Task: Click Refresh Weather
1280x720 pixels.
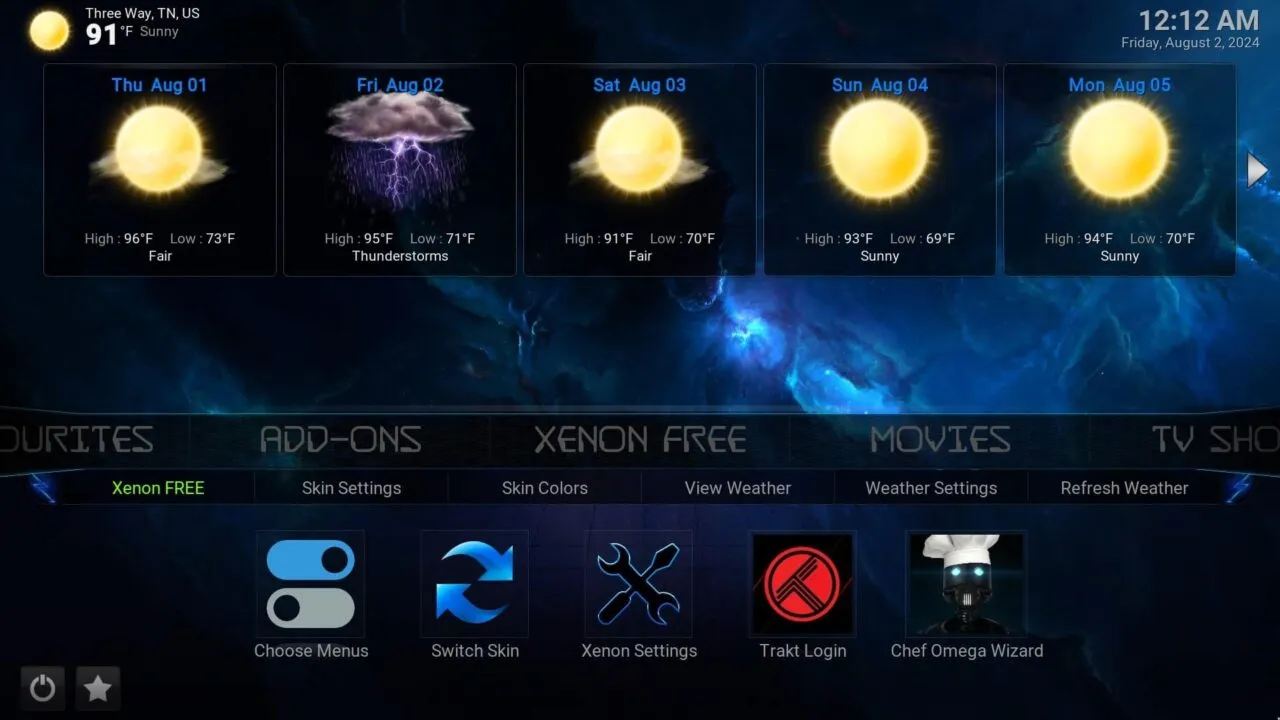Action: [1124, 488]
